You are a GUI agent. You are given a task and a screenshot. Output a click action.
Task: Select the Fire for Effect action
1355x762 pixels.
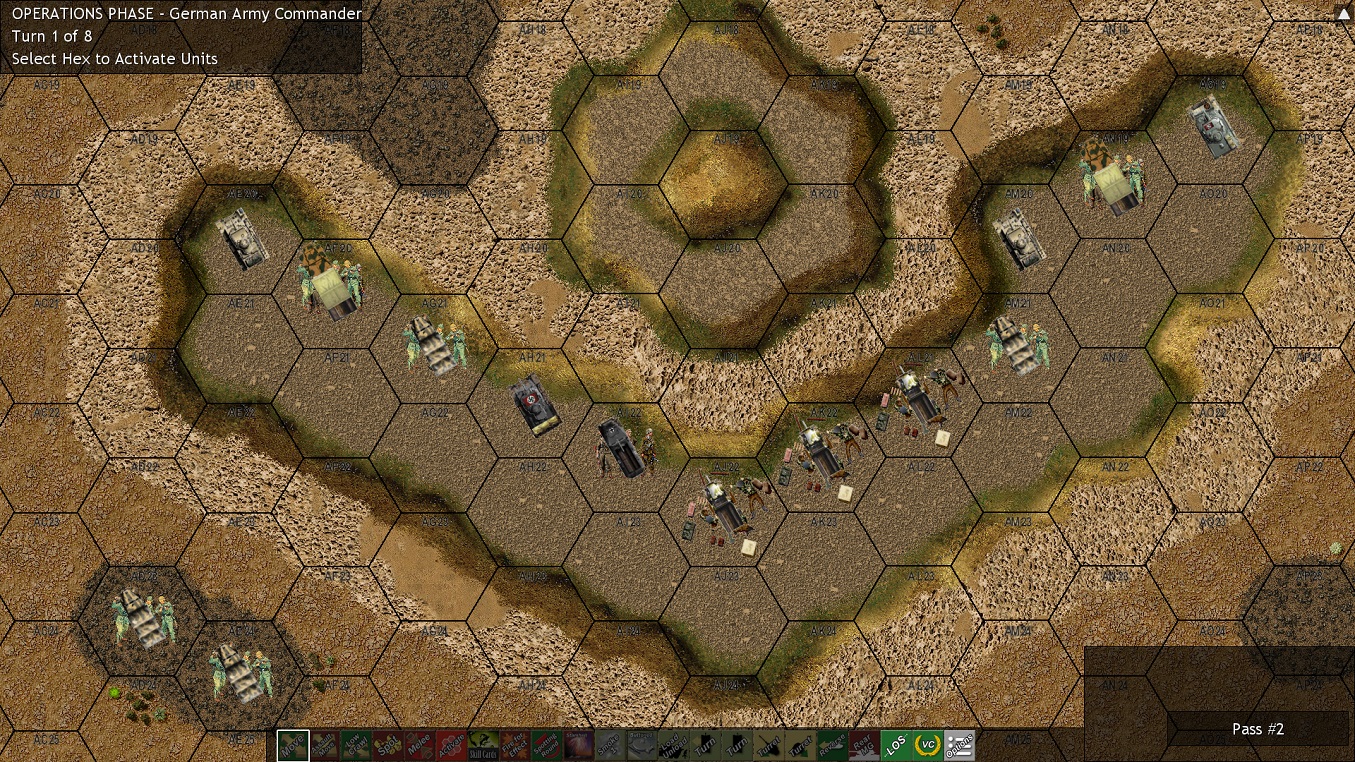(515, 746)
